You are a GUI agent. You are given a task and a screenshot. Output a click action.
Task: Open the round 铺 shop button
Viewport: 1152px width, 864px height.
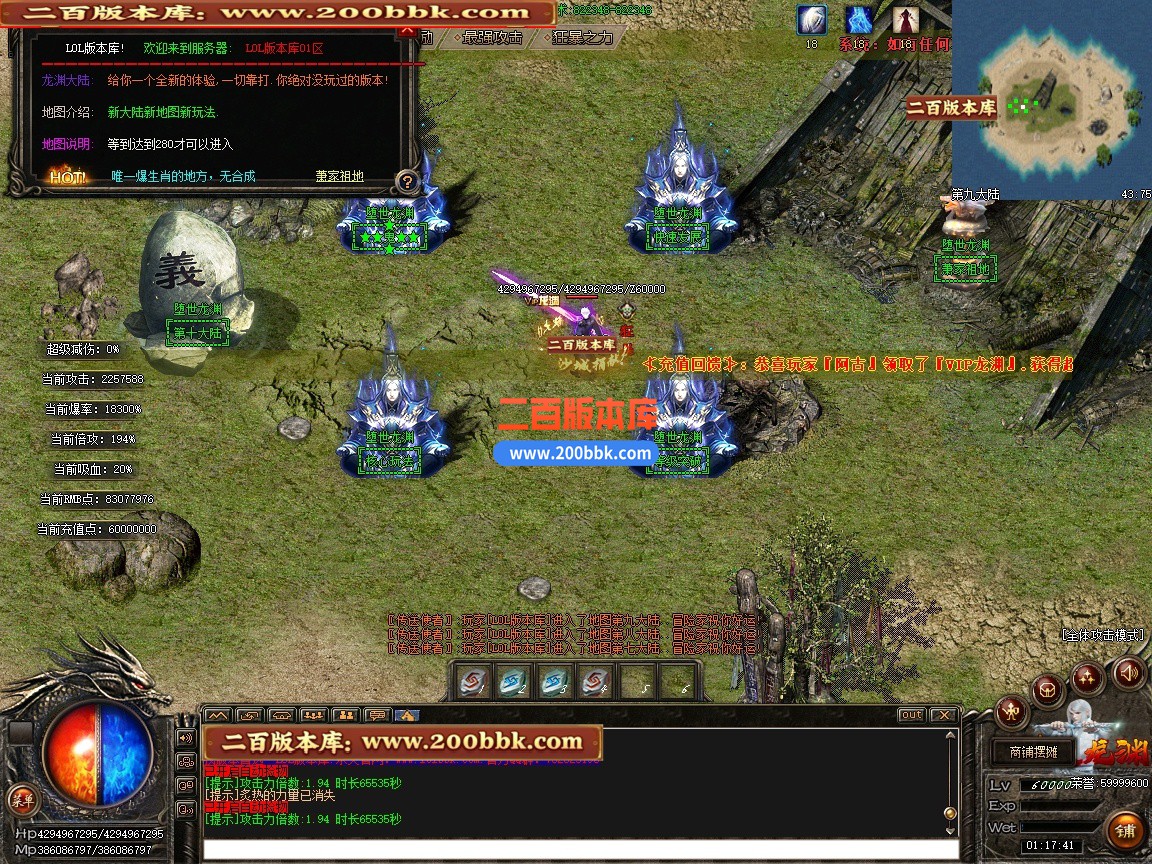tap(1126, 830)
